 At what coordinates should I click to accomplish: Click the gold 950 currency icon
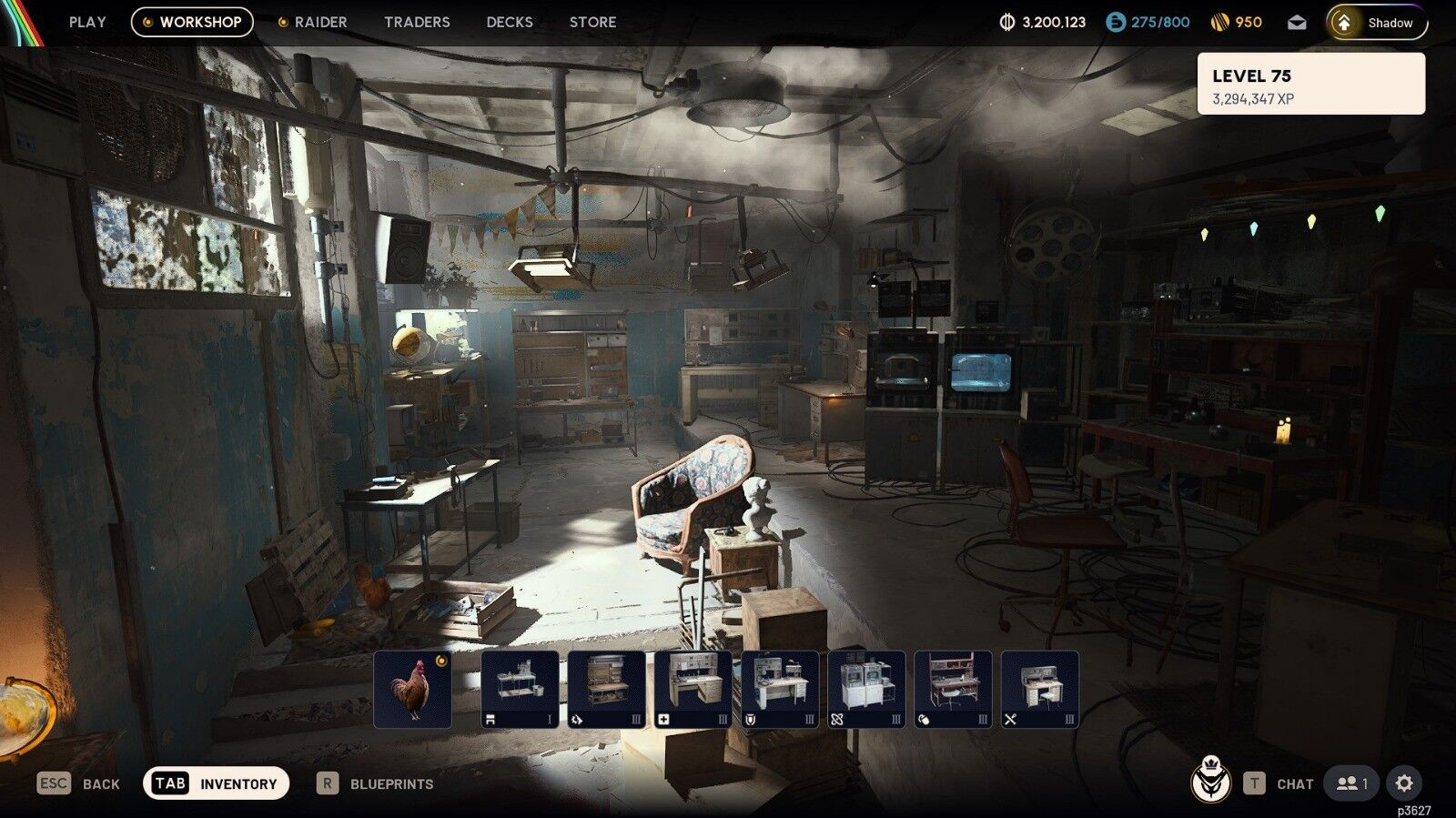coord(1221,21)
